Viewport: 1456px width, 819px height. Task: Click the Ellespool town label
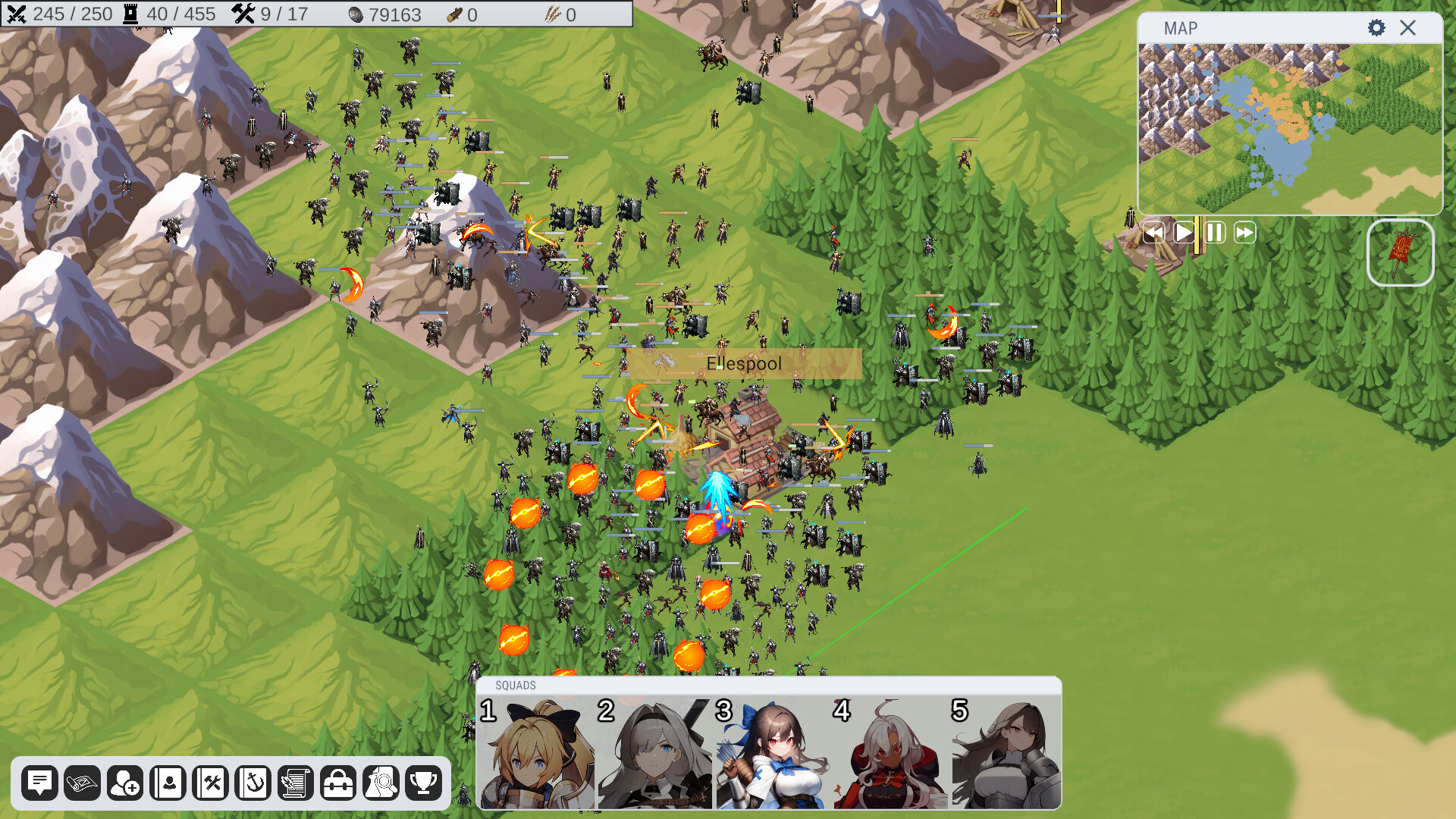(743, 363)
